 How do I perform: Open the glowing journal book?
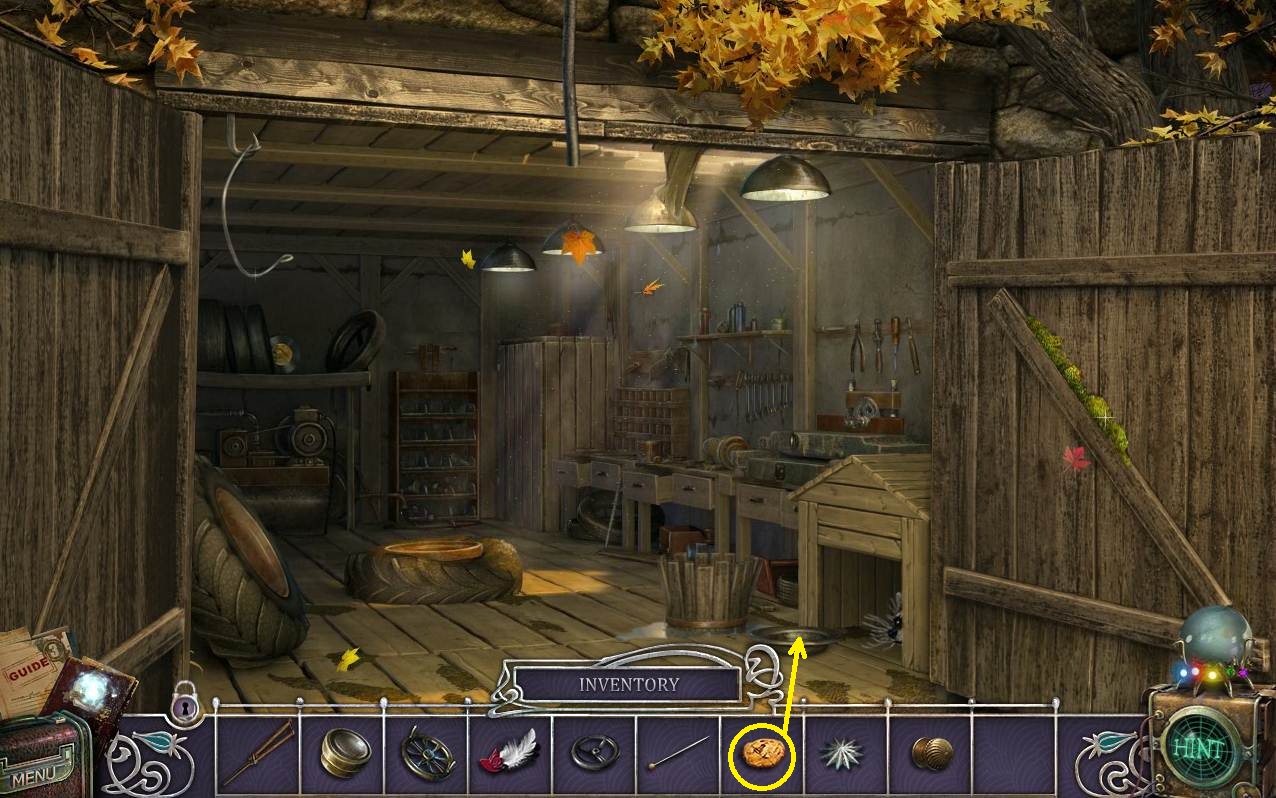[93, 688]
